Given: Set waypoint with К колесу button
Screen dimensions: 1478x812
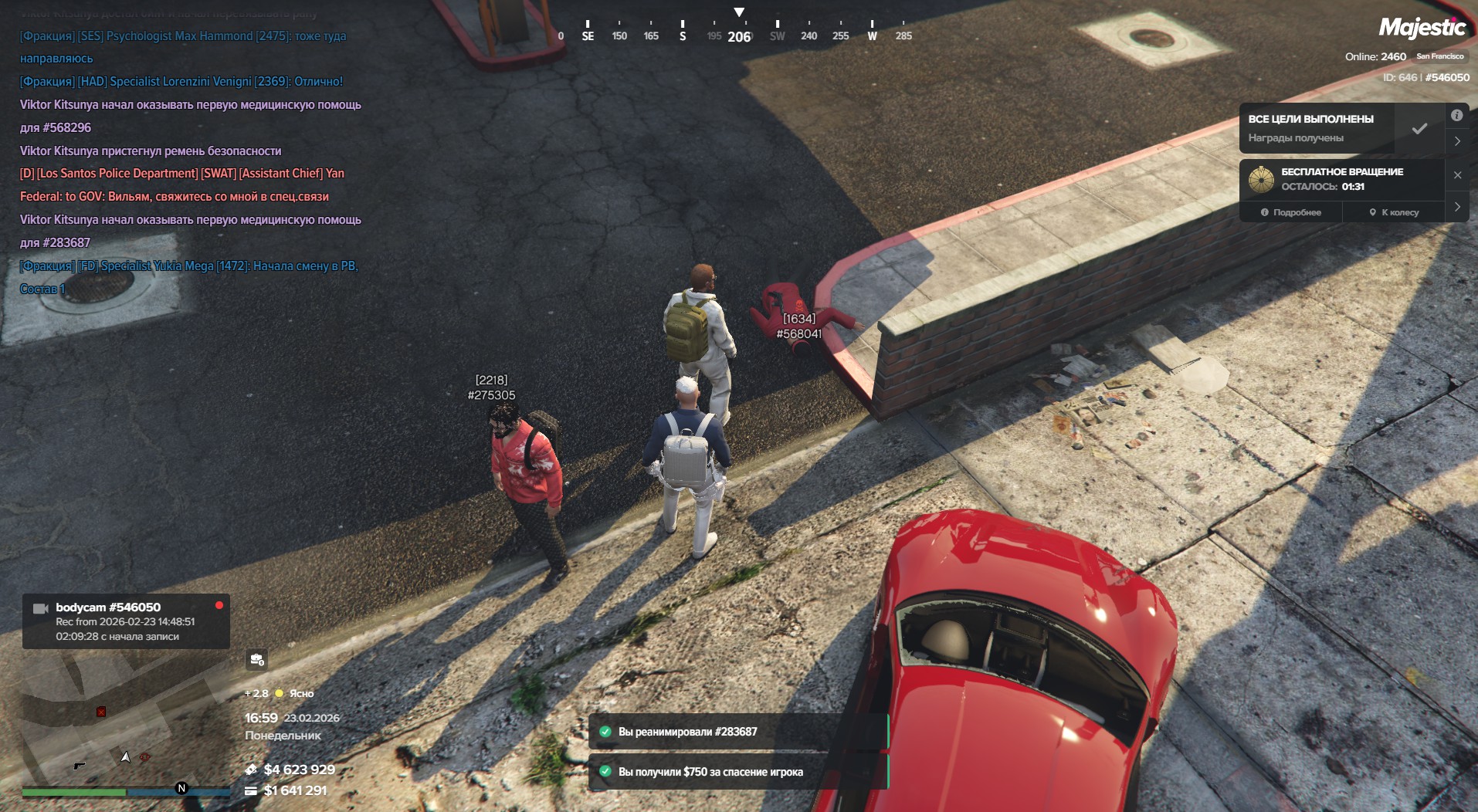Looking at the screenshot, I should pos(1394,212).
